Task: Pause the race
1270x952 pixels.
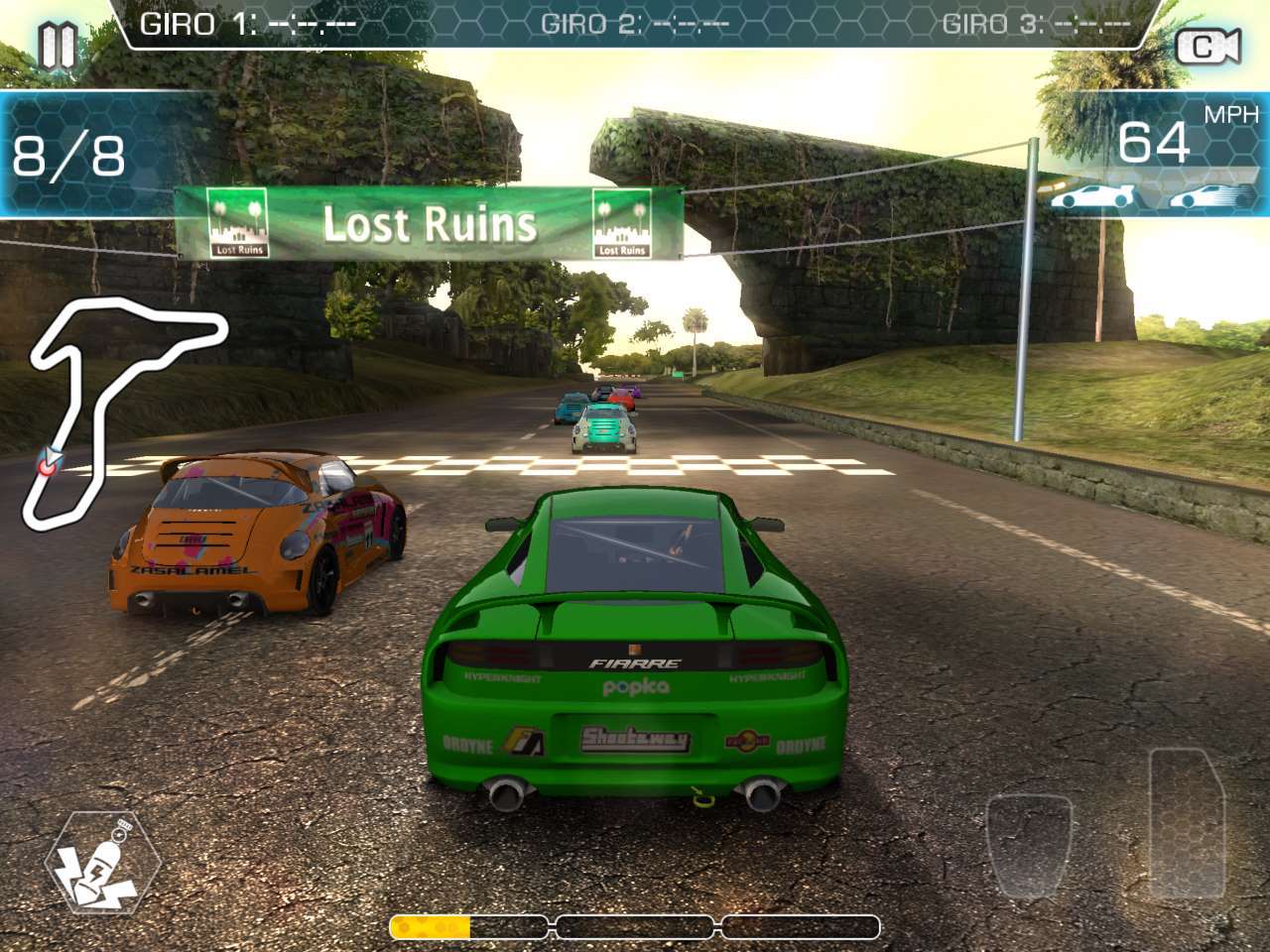Action: [x=57, y=45]
